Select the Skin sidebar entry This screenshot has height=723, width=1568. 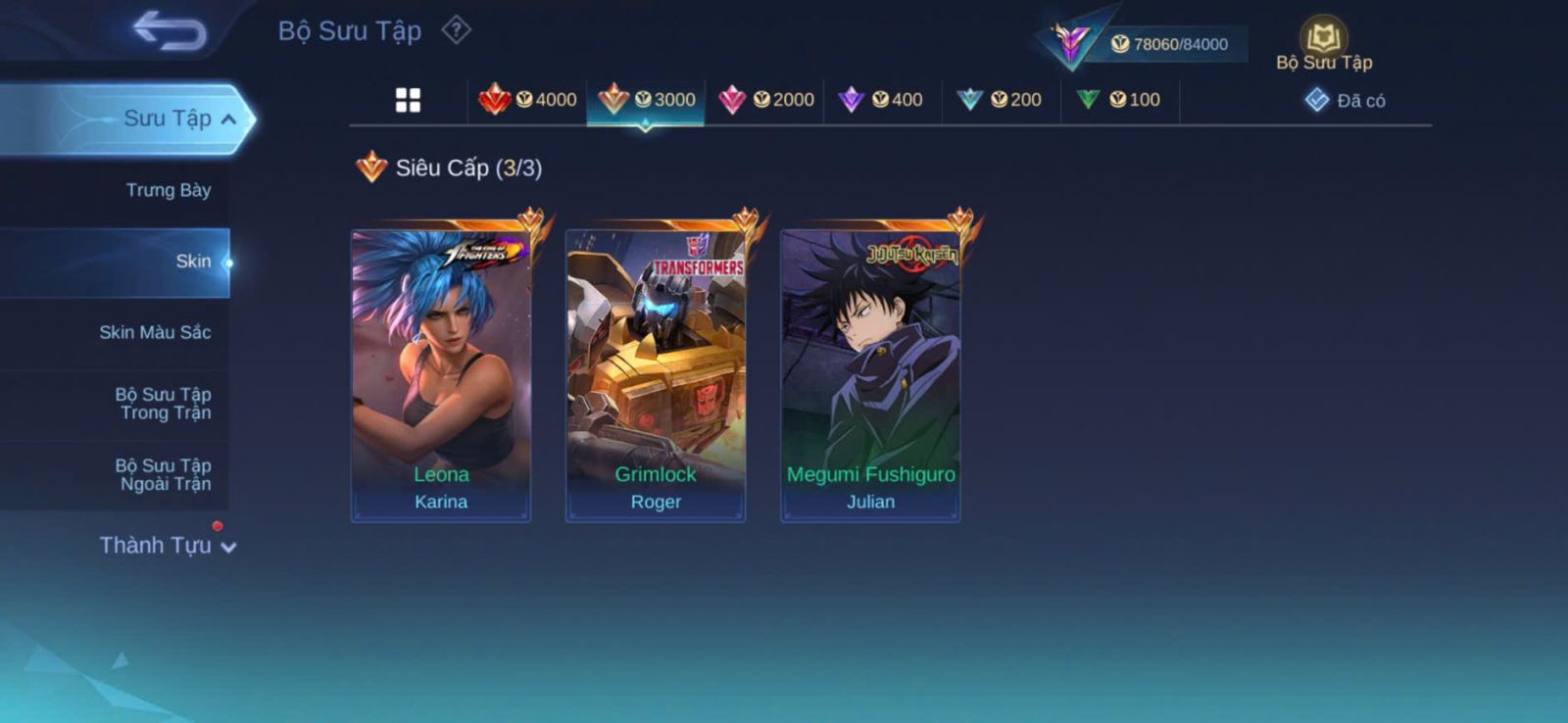click(x=192, y=262)
